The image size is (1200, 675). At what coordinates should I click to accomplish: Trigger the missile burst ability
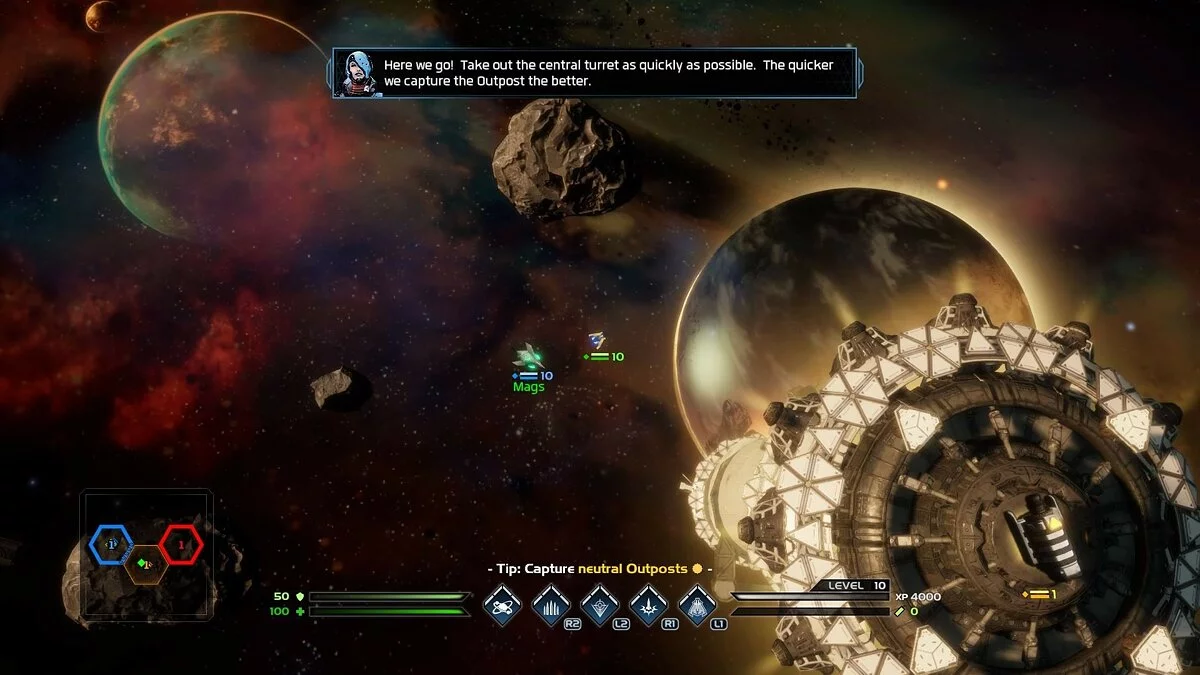click(649, 604)
